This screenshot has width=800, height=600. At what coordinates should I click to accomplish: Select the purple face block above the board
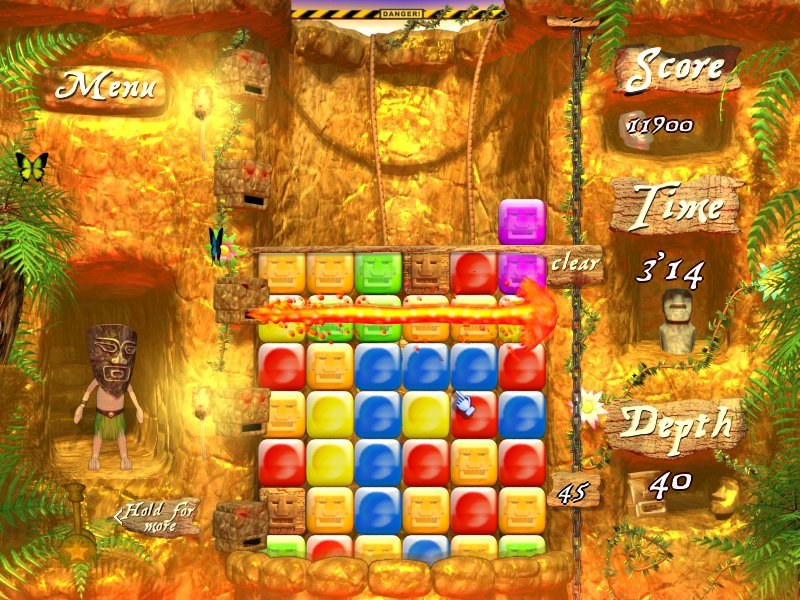[522, 223]
